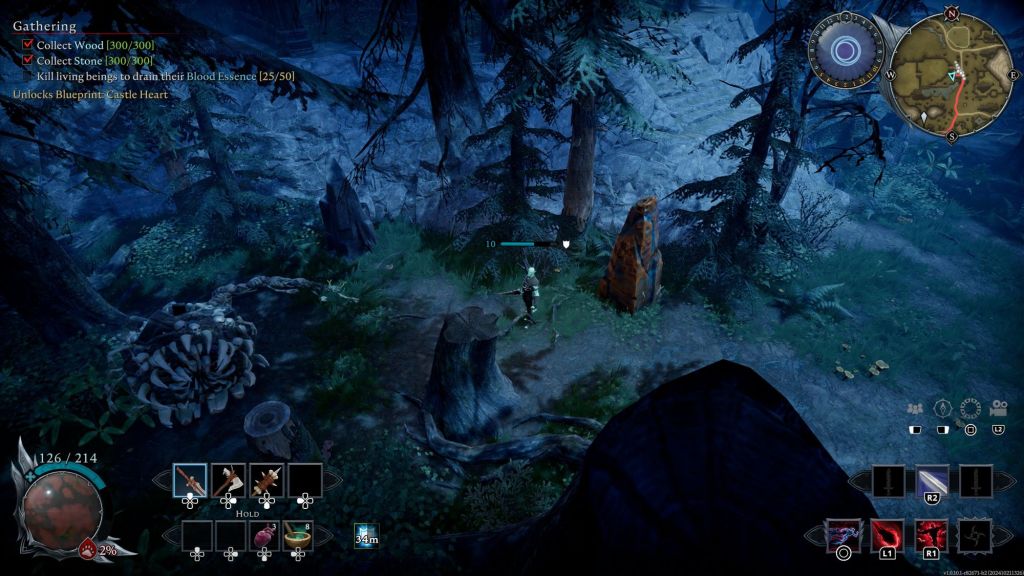Click the blood type paw icon
1024x576 pixels.
pos(87,549)
